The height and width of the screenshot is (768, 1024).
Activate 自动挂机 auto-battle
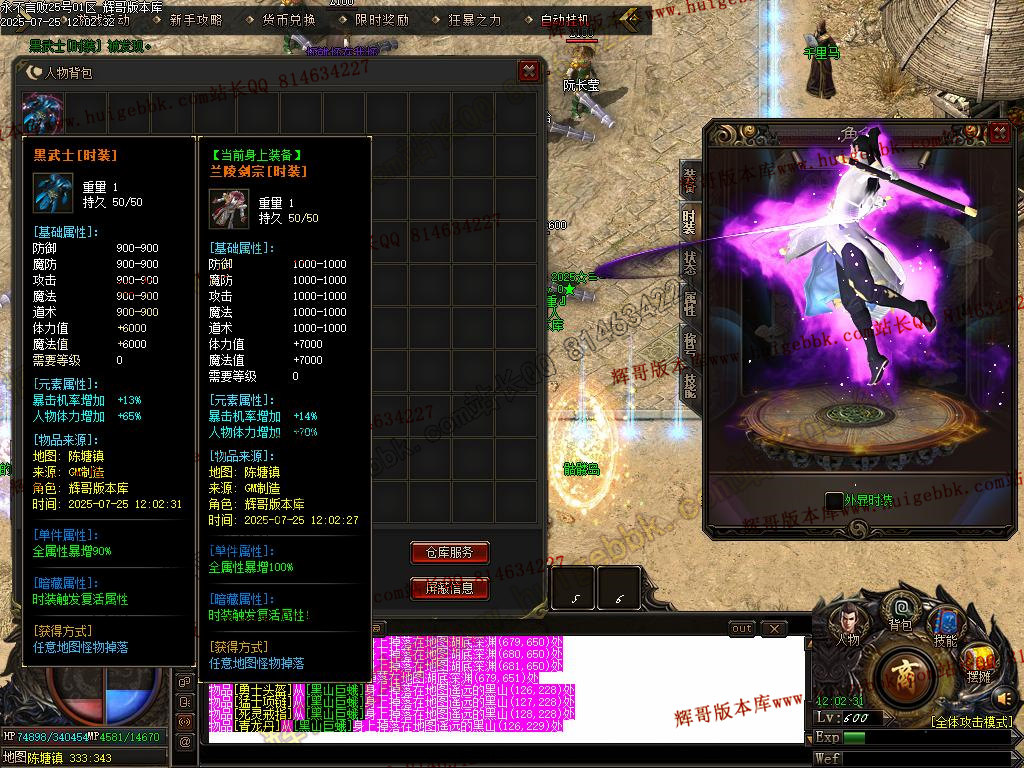click(566, 19)
